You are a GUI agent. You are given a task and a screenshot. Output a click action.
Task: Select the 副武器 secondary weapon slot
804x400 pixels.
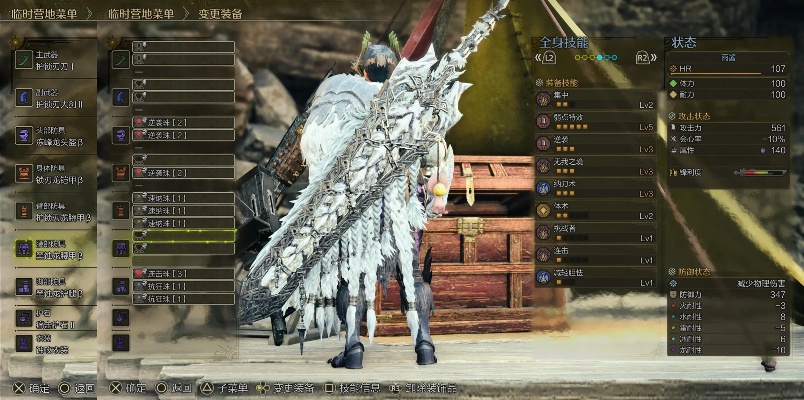click(x=55, y=97)
